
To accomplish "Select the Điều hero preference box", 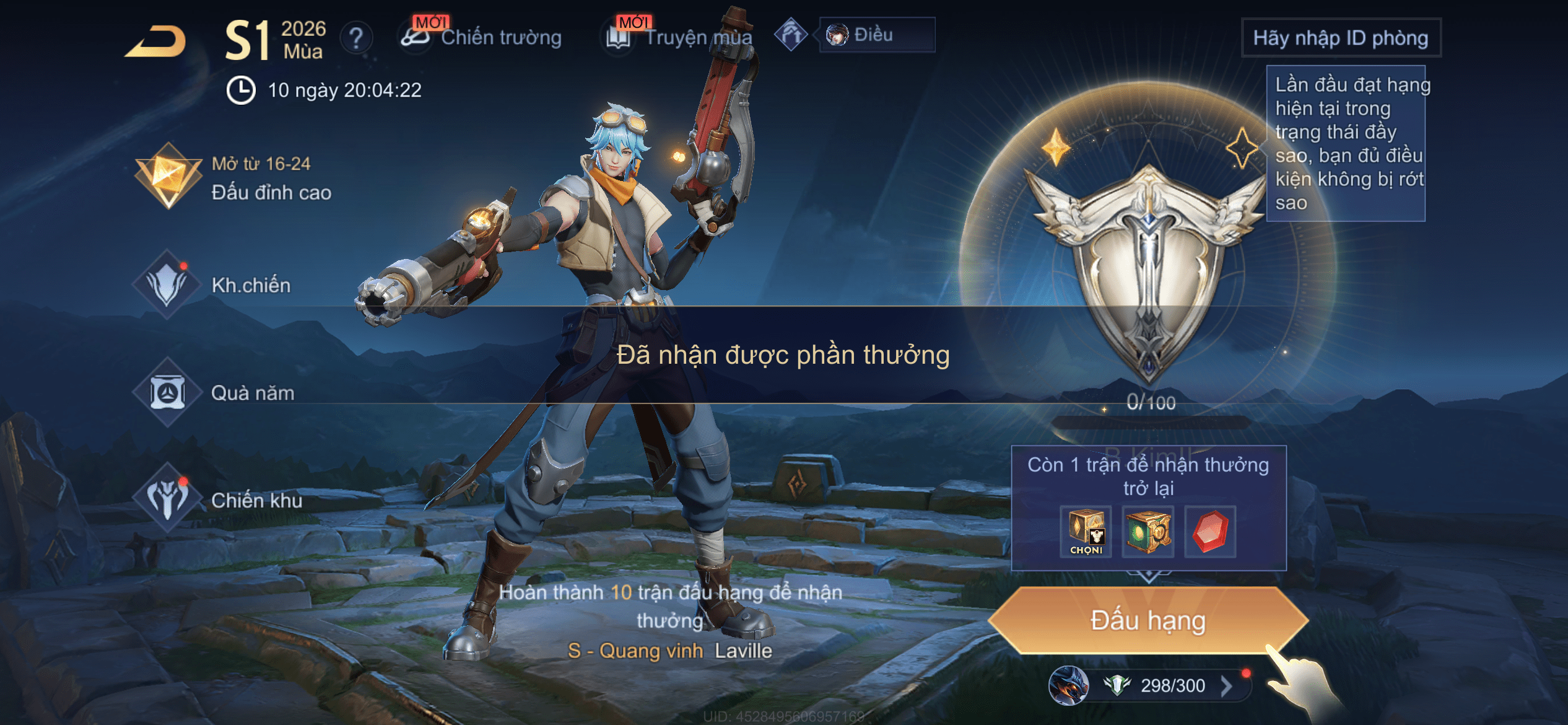I will pos(876,35).
